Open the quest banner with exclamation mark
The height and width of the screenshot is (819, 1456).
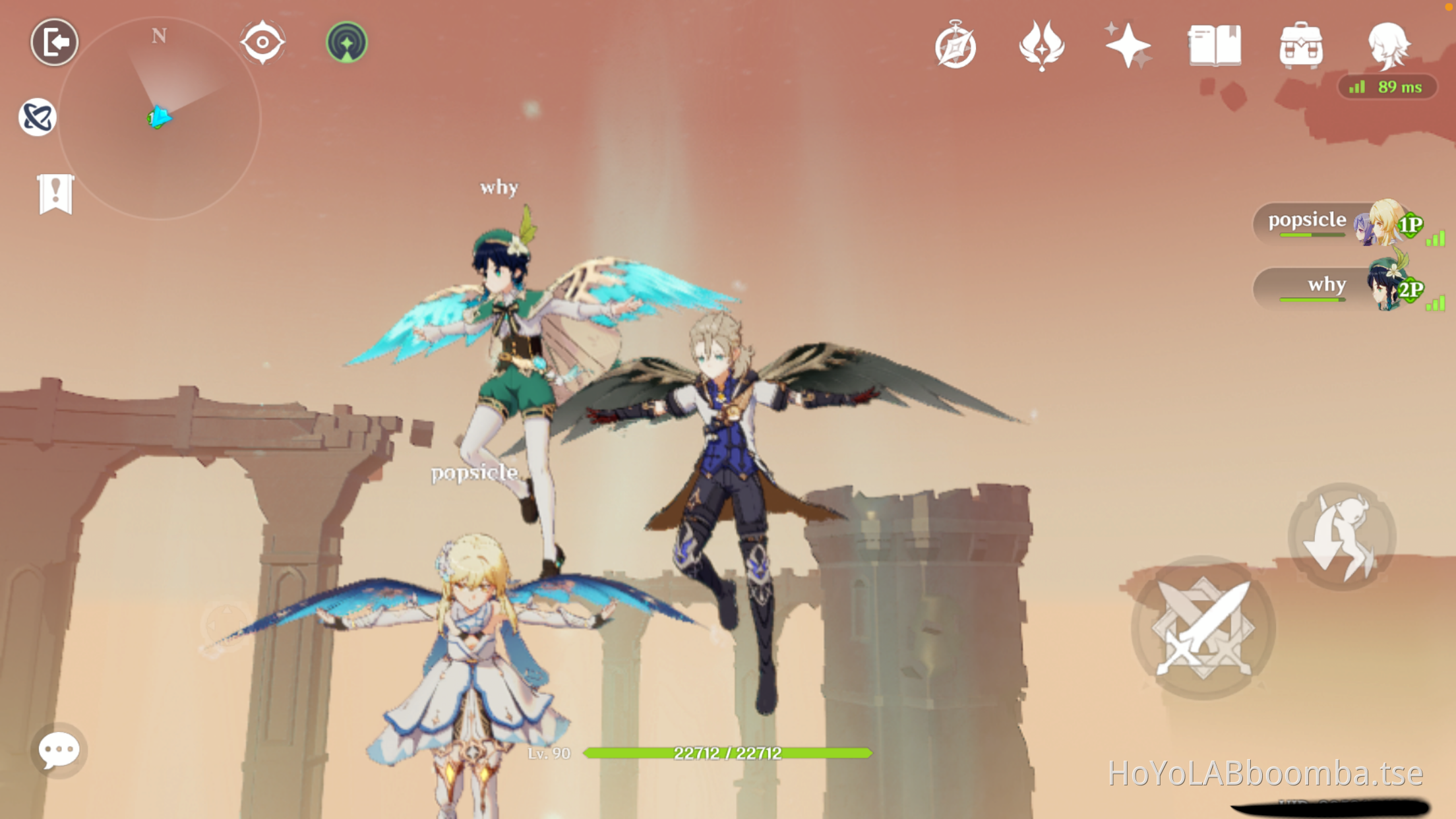click(x=57, y=193)
